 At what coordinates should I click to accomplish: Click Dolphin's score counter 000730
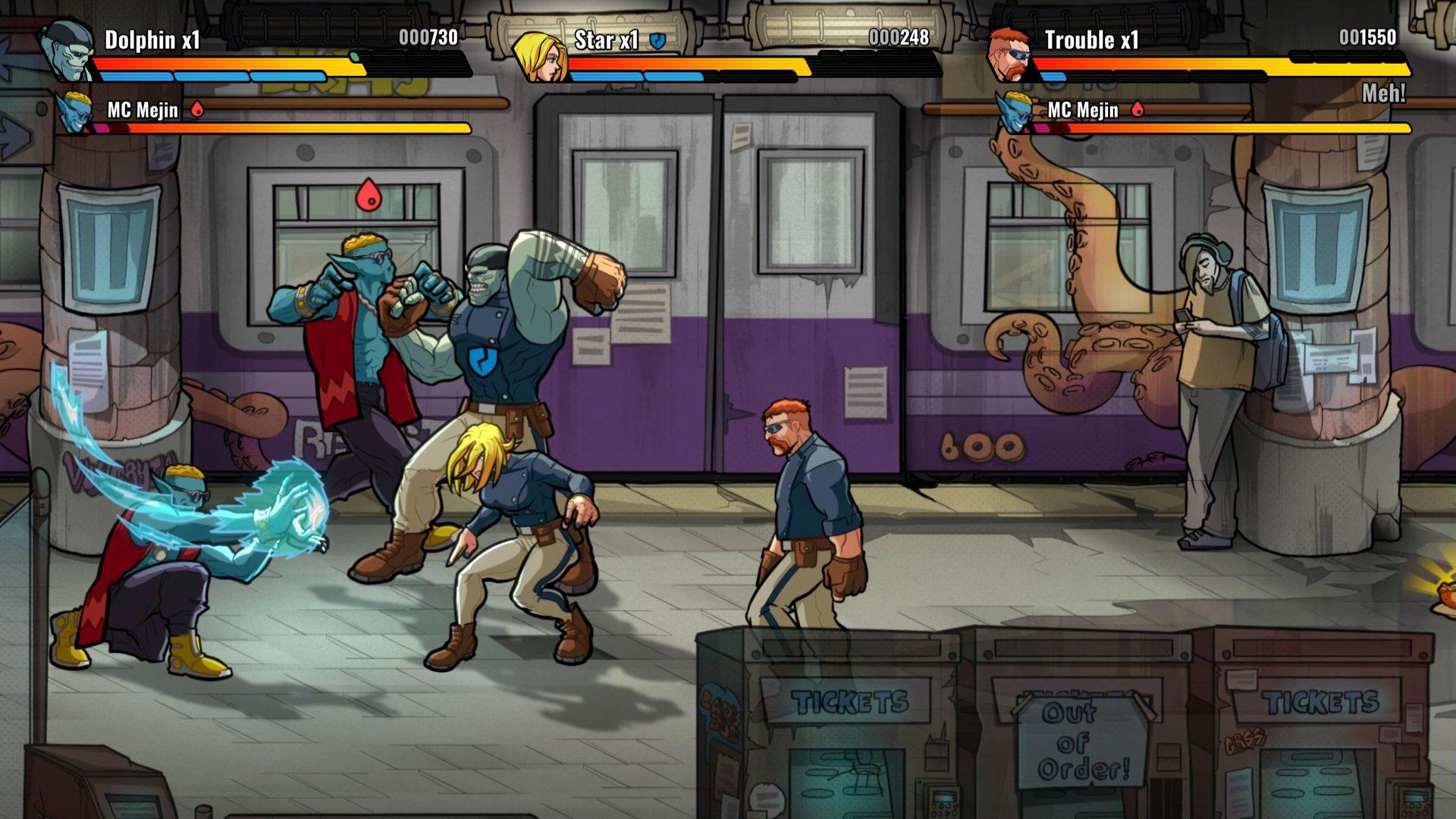pos(428,35)
